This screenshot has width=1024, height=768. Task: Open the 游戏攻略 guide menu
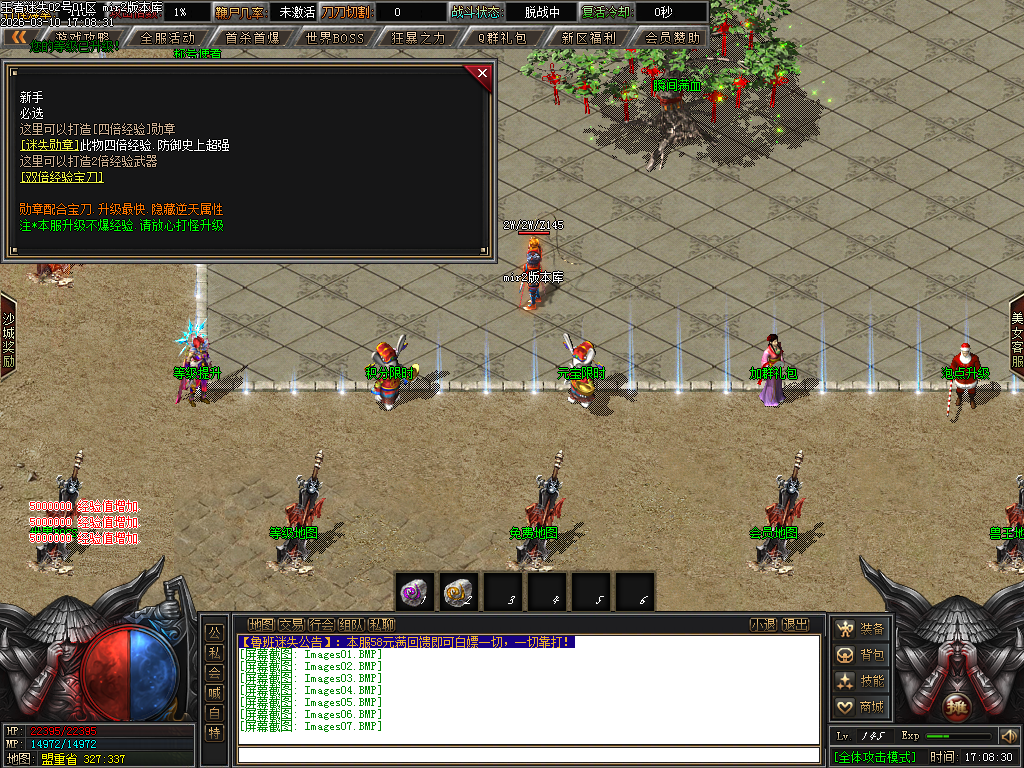click(x=82, y=37)
